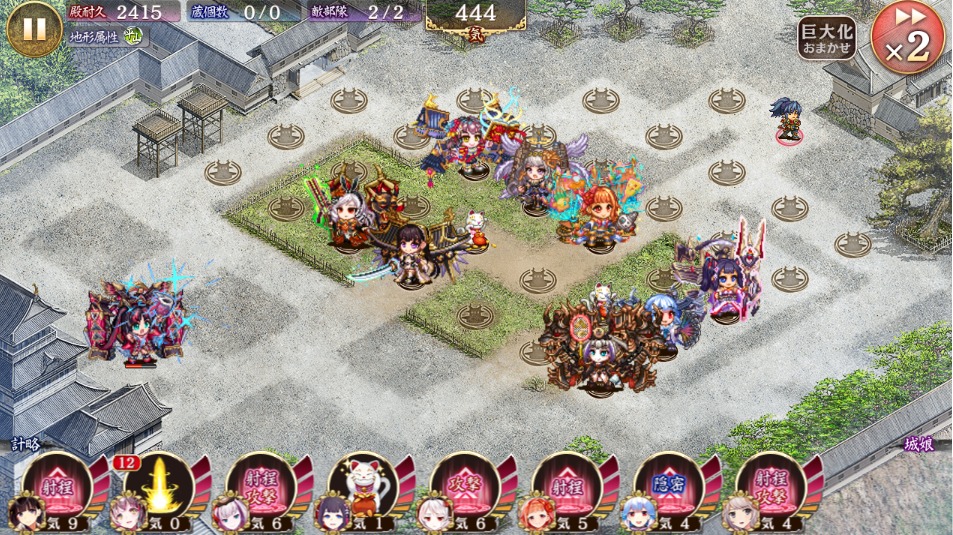Use the golden light stratagem costing 0 気
The width and height of the screenshot is (953, 535).
[160, 485]
